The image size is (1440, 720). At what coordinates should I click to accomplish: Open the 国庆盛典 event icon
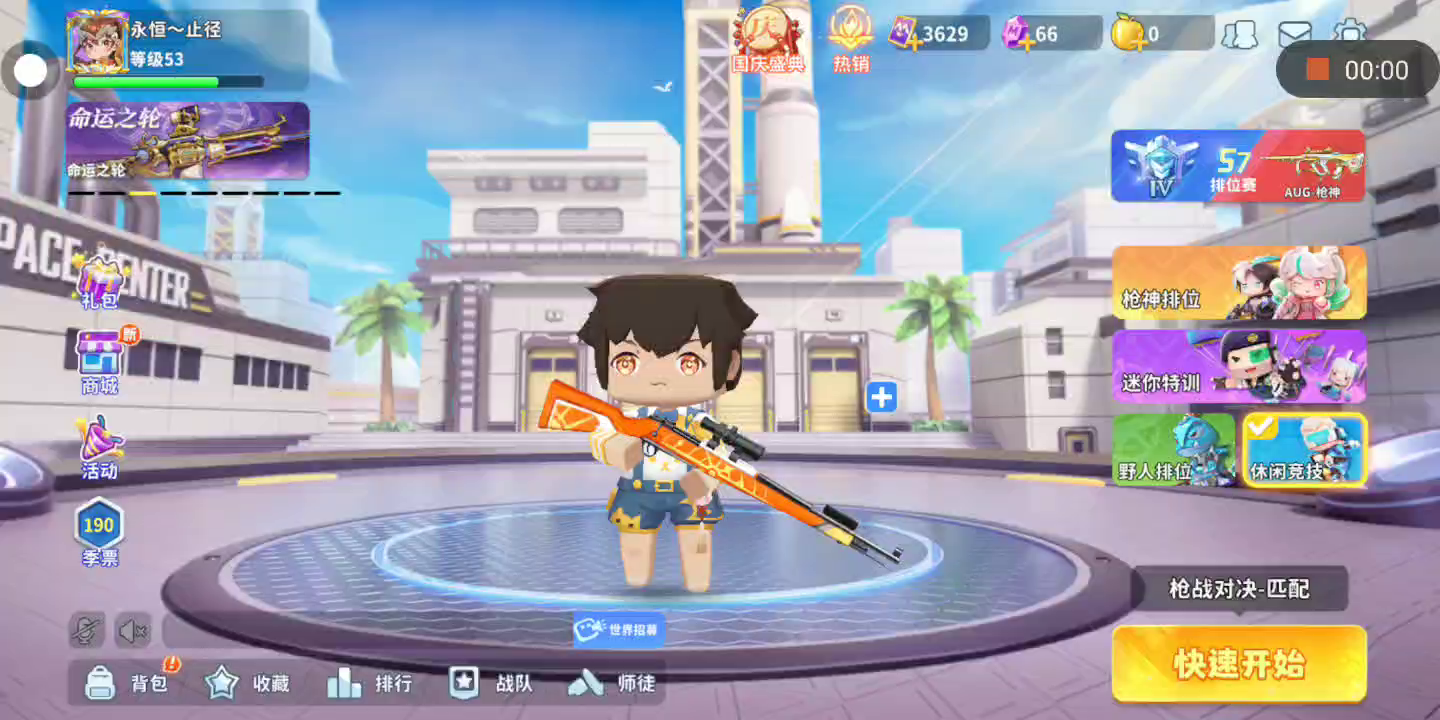tap(768, 40)
